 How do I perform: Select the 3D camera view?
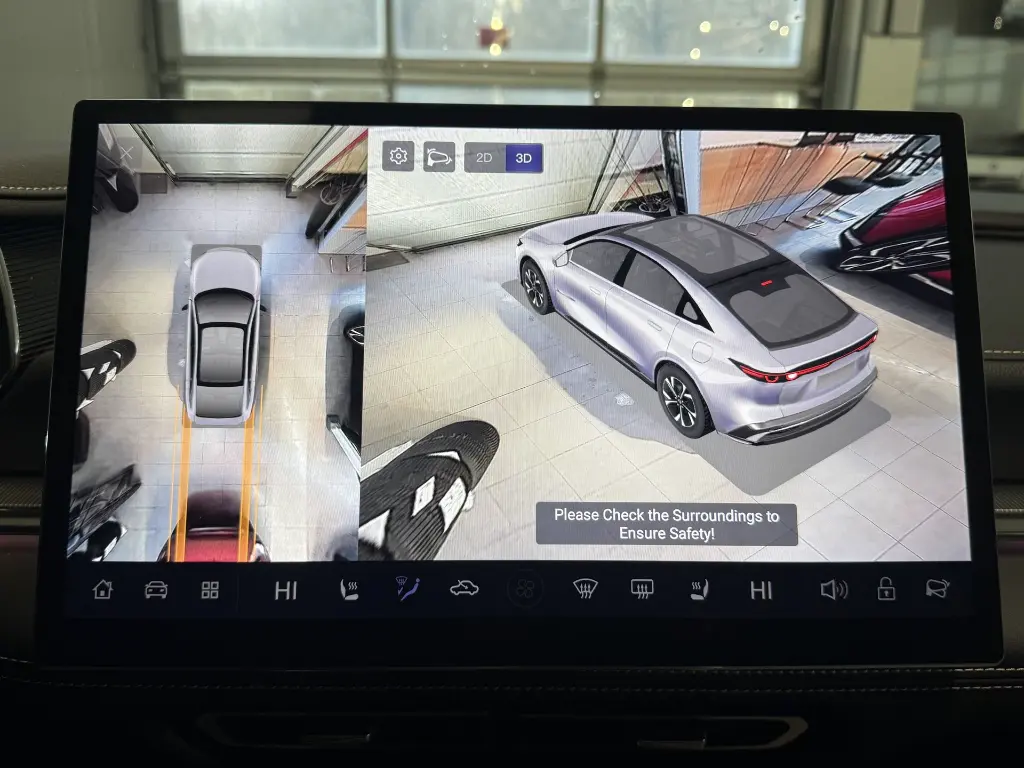click(523, 158)
